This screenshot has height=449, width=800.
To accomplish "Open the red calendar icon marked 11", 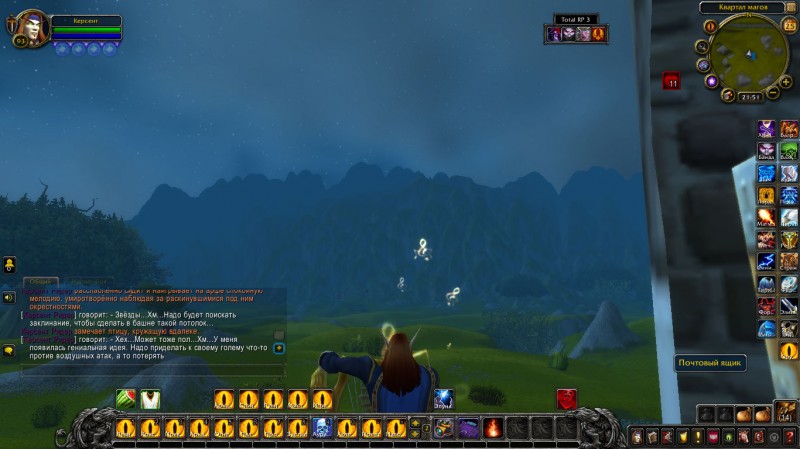I will 672,81.
